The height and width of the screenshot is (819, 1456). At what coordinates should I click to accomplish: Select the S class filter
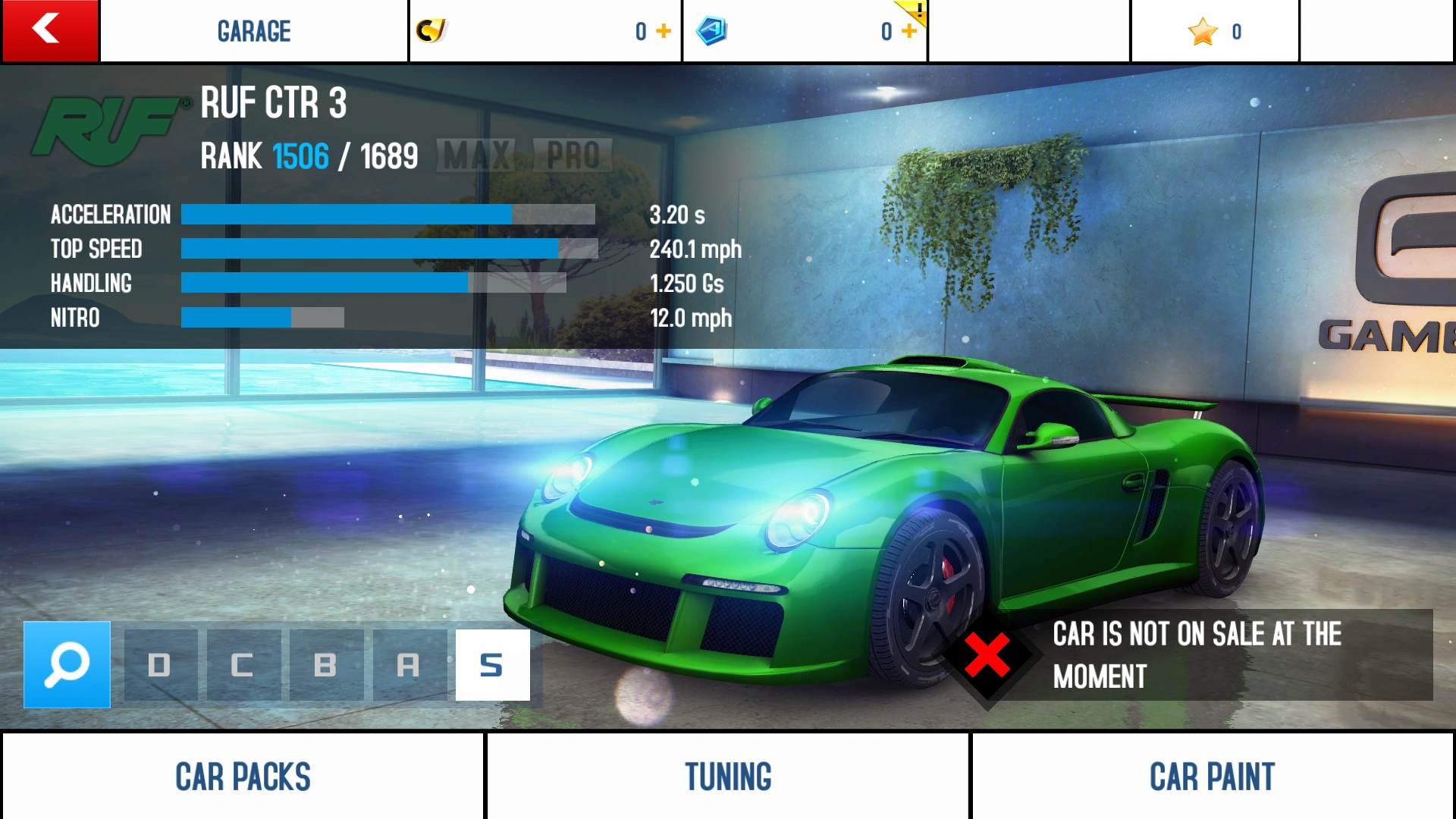[x=491, y=665]
